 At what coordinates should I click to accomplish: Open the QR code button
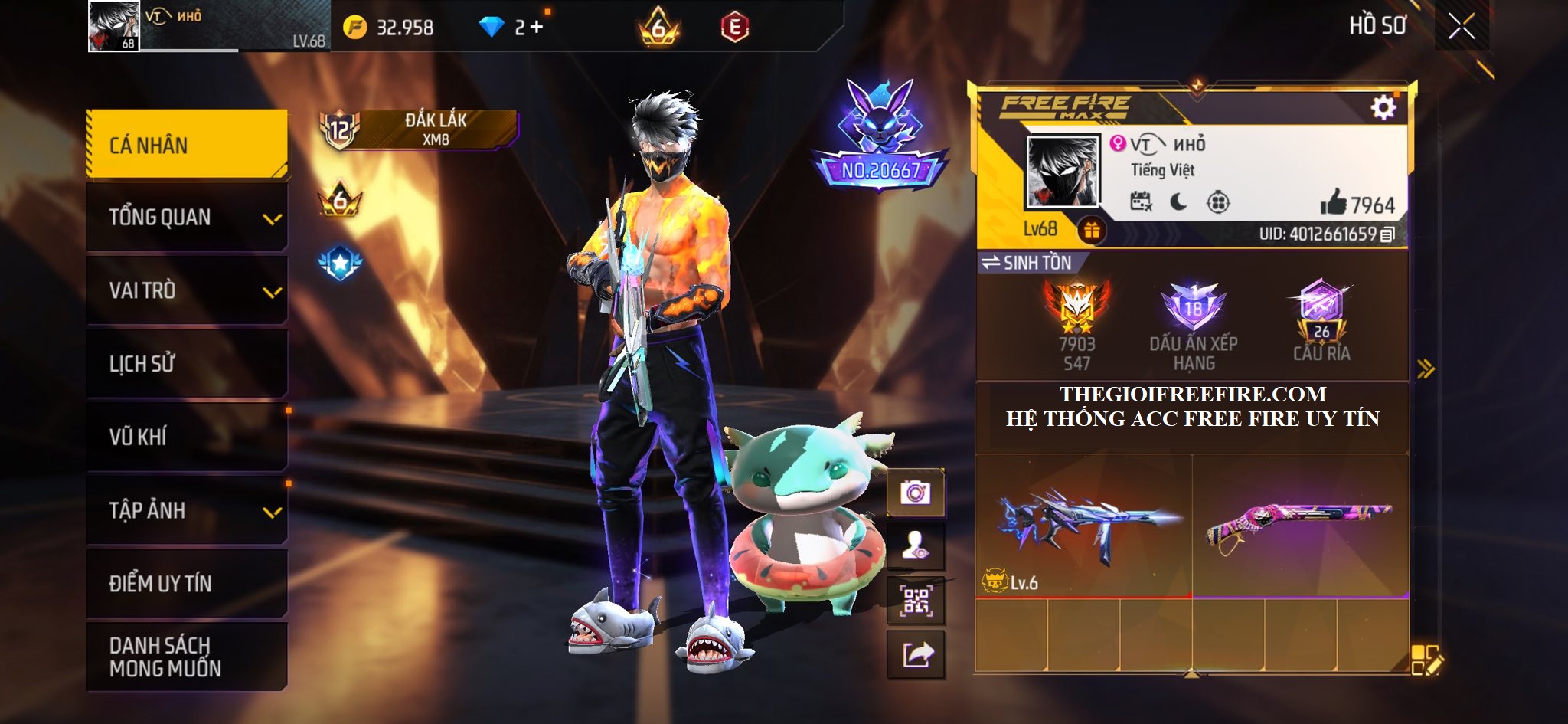pos(915,601)
